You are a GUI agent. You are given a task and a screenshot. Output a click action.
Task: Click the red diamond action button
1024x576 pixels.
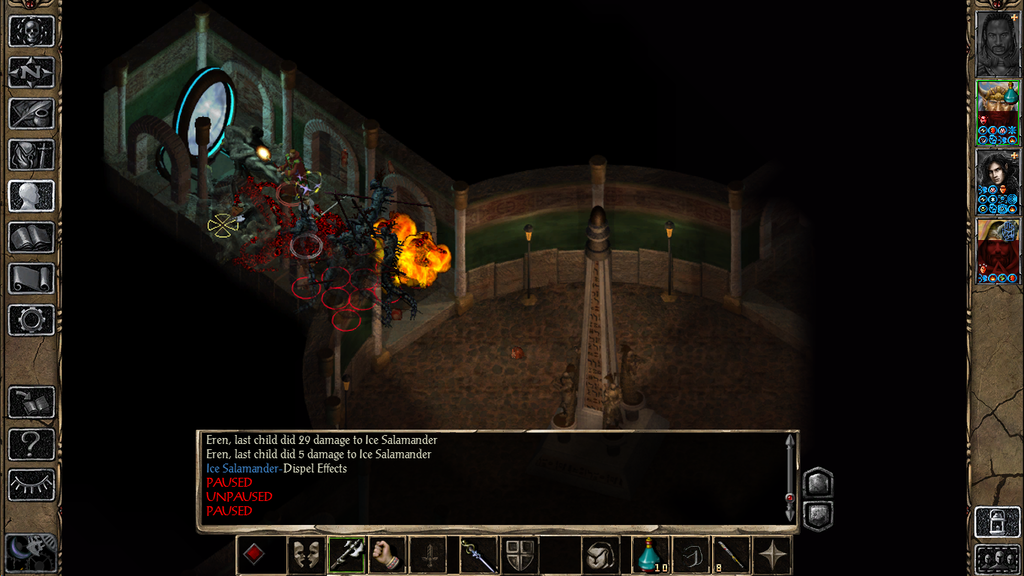pyautogui.click(x=256, y=555)
